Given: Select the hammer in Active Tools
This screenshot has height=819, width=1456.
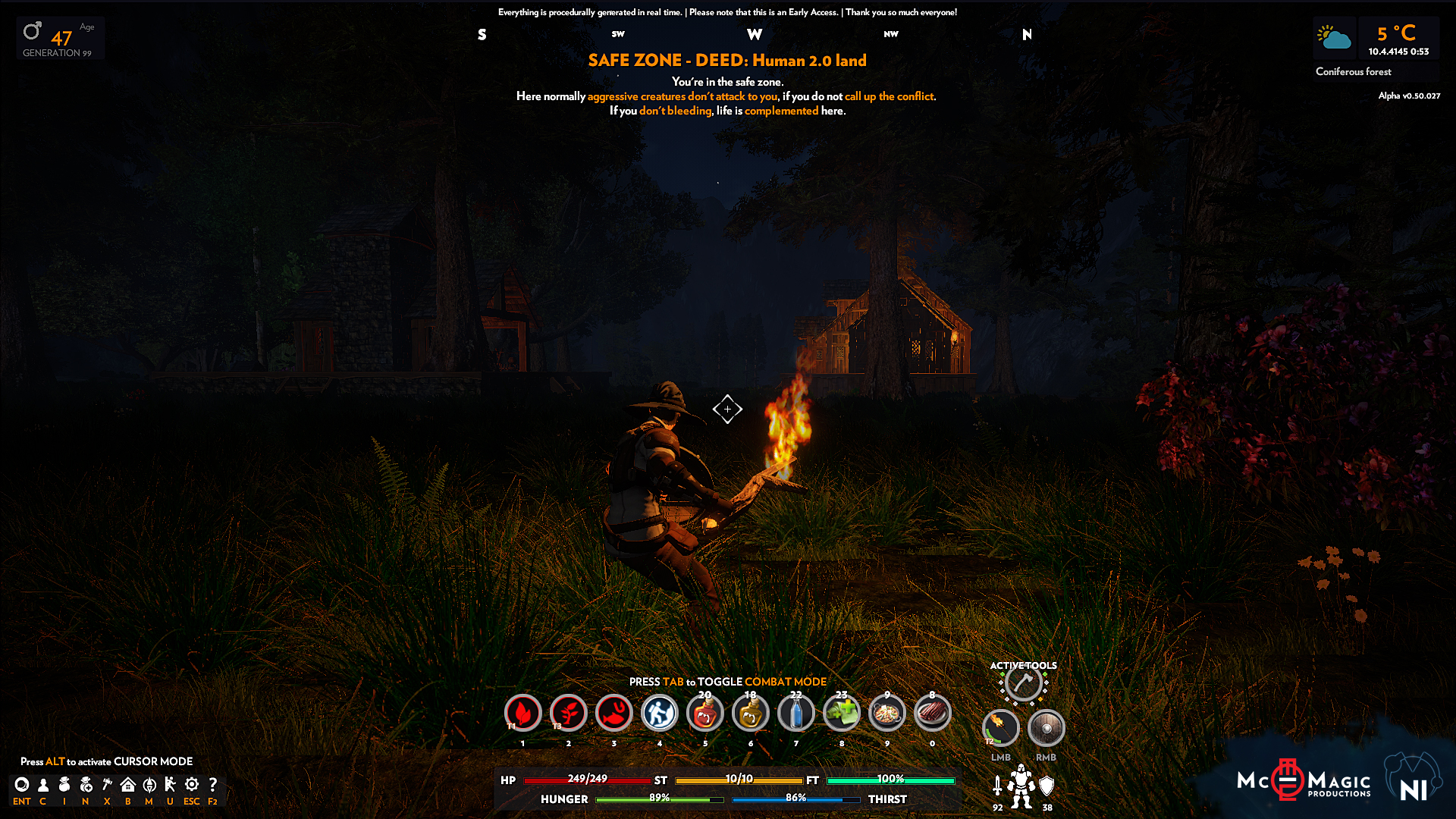Looking at the screenshot, I should 1022,683.
